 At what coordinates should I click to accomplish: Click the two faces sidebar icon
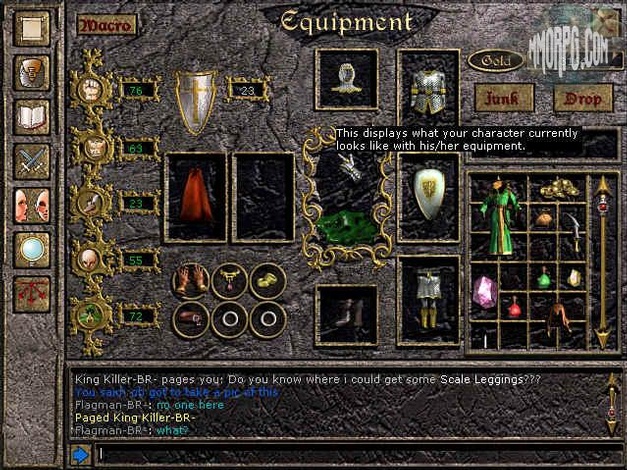31,205
